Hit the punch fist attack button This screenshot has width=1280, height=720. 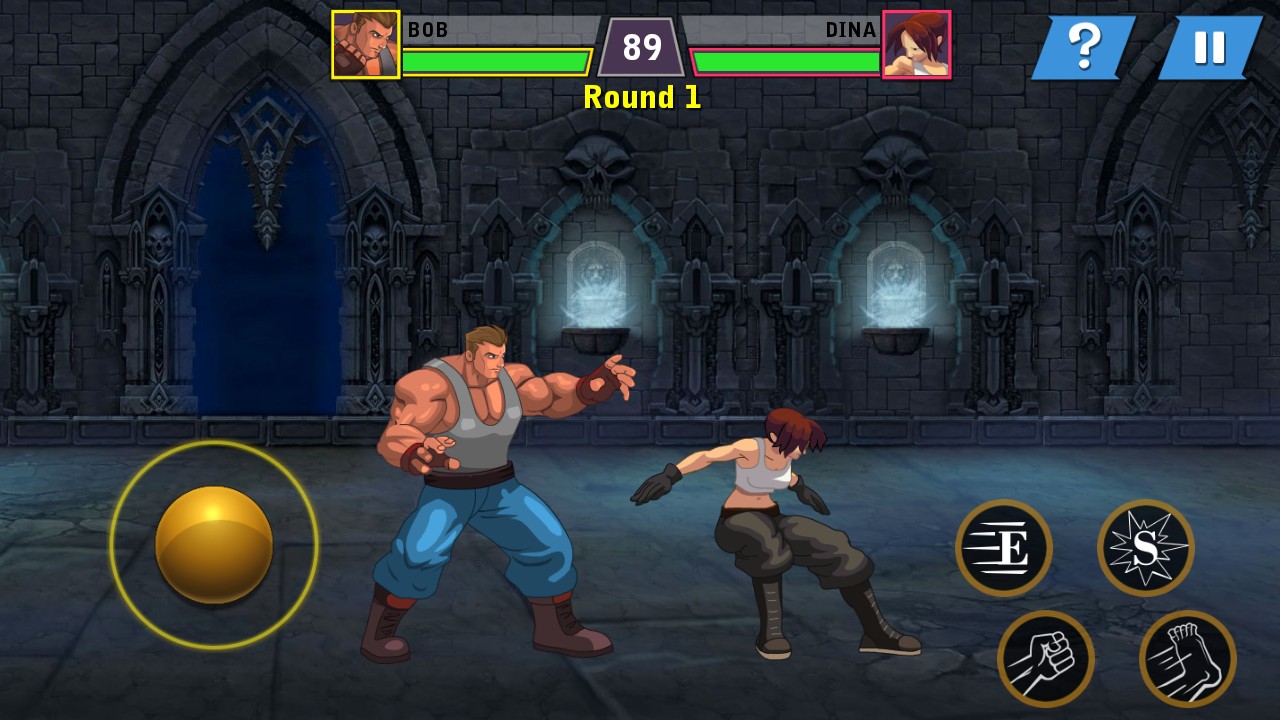(x=1046, y=659)
